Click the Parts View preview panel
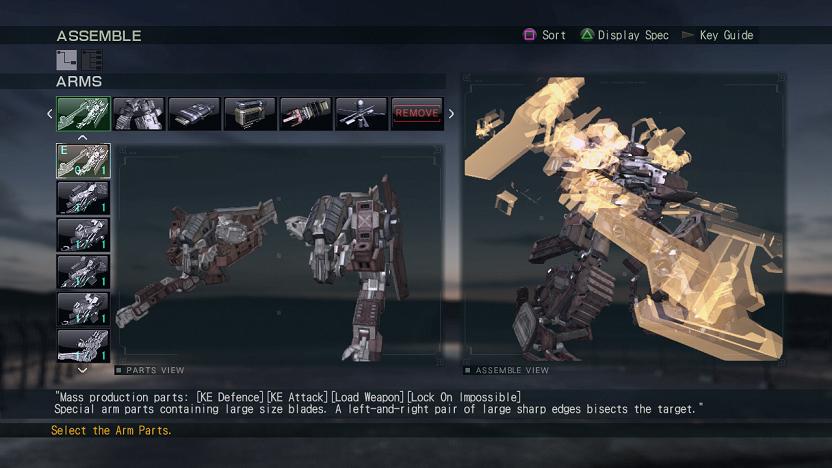 click(x=280, y=255)
